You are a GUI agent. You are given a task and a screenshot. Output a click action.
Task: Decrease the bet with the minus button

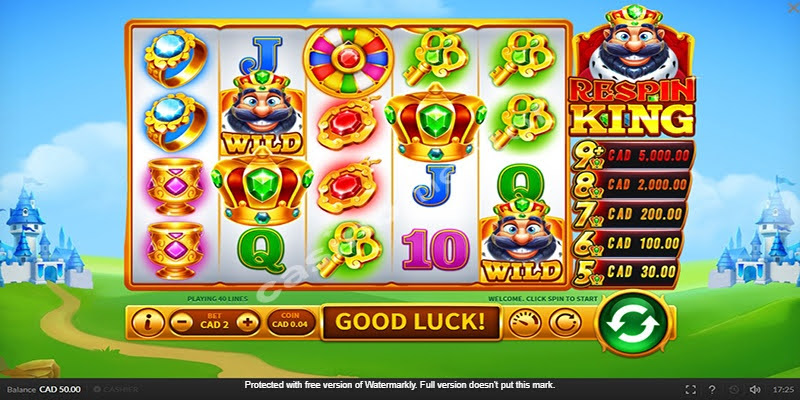(x=180, y=322)
